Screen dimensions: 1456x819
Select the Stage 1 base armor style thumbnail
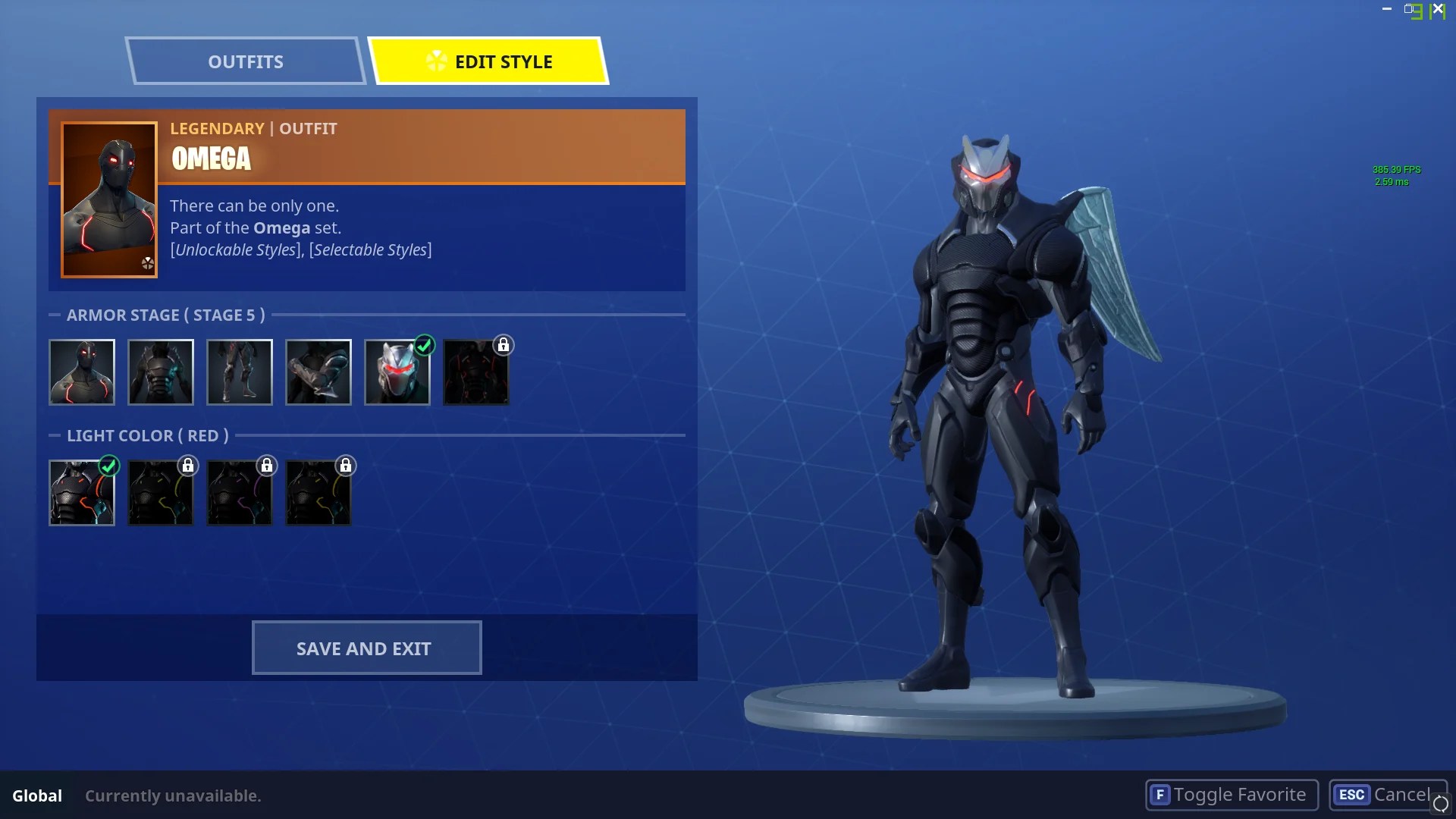[x=82, y=372]
